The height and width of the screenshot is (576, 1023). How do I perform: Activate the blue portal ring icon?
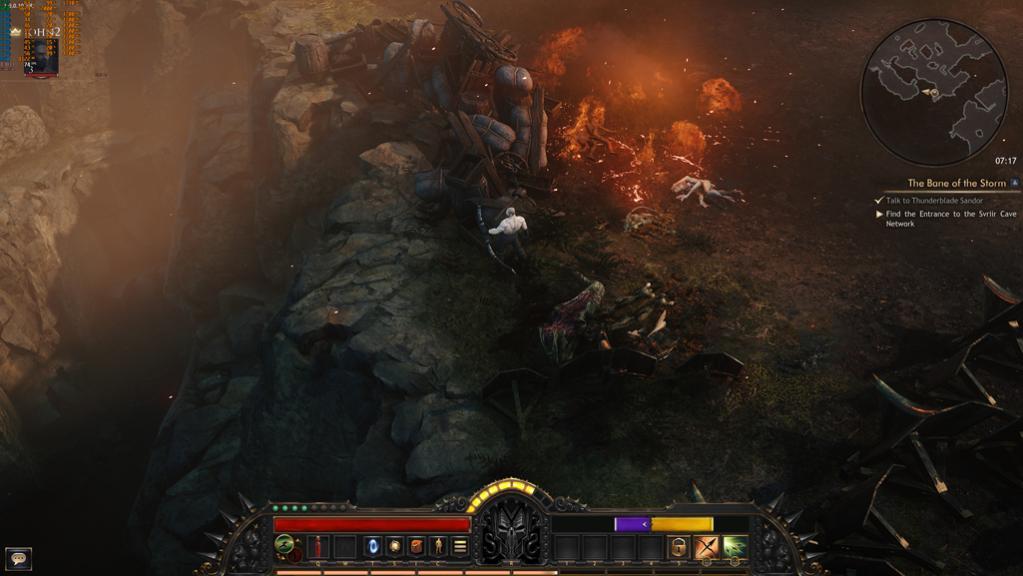point(374,547)
